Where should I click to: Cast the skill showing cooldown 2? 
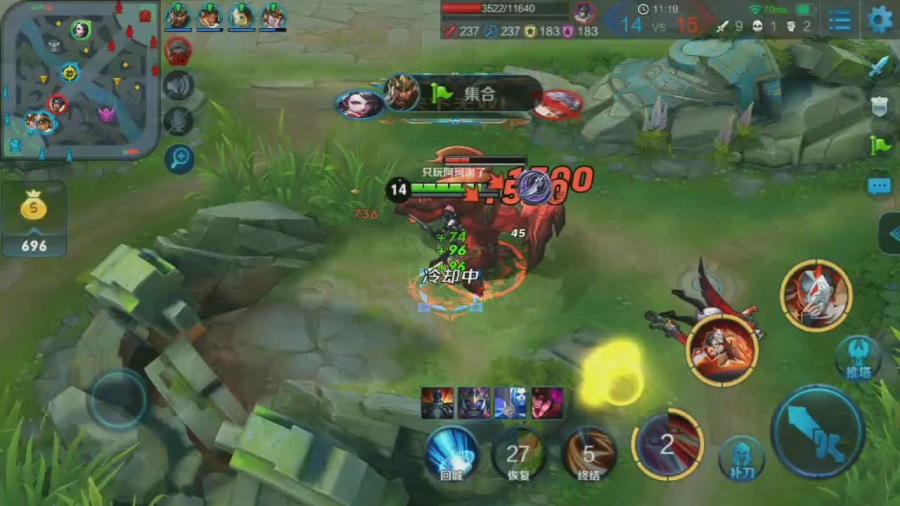pyautogui.click(x=667, y=445)
